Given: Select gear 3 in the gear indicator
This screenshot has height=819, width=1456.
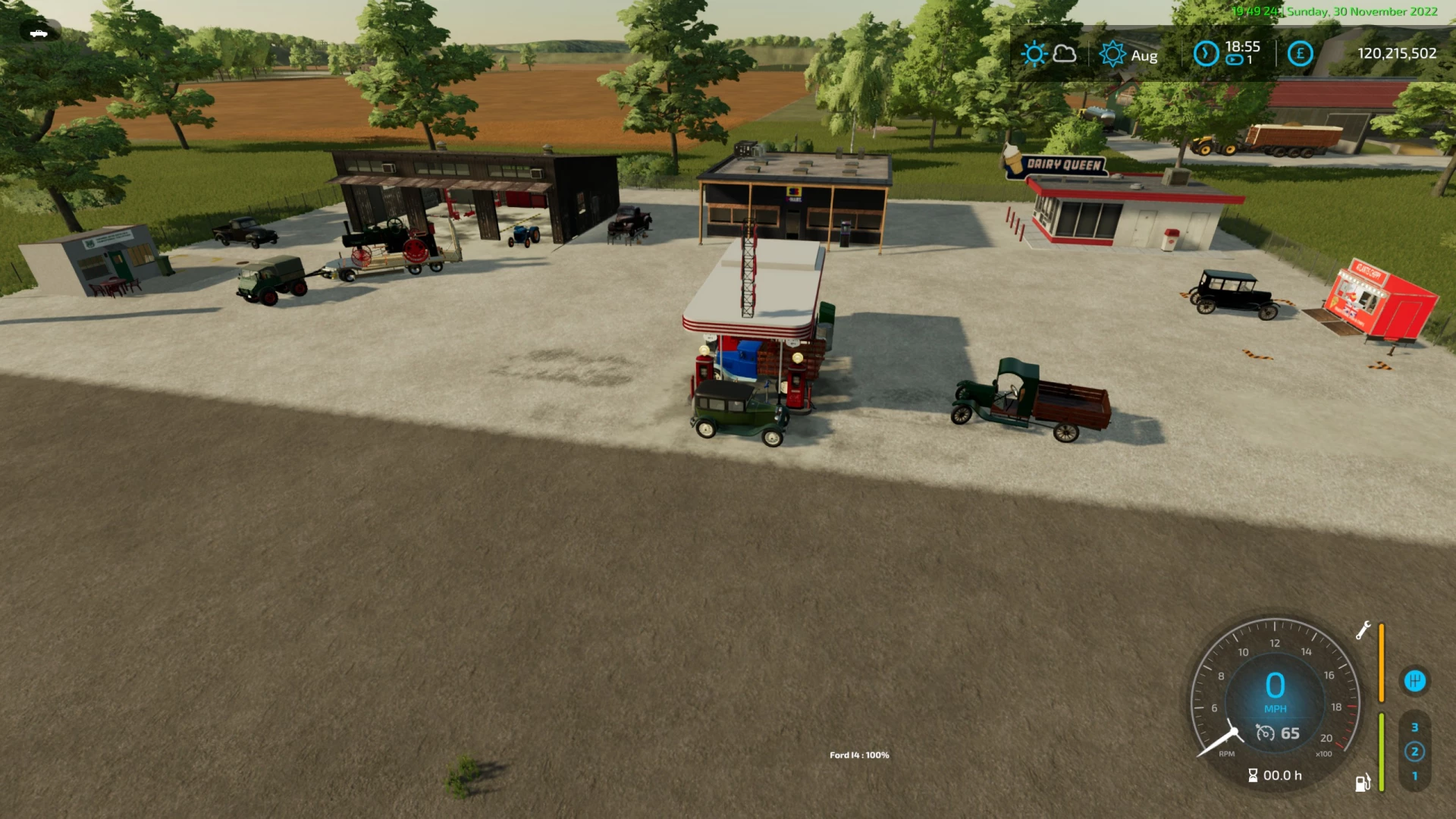Looking at the screenshot, I should (x=1414, y=727).
